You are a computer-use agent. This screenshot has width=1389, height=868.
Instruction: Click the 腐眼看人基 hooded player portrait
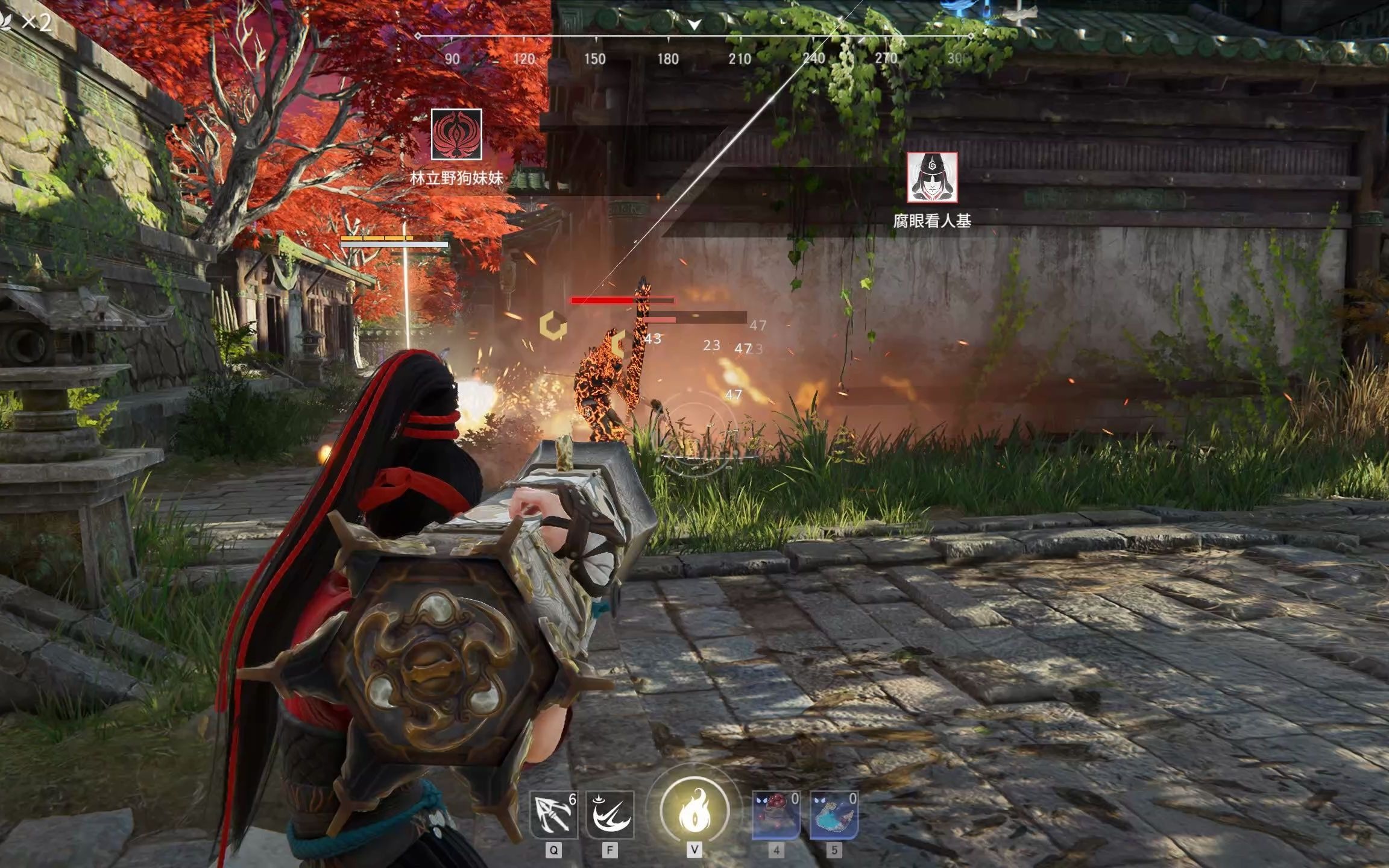pos(932,177)
